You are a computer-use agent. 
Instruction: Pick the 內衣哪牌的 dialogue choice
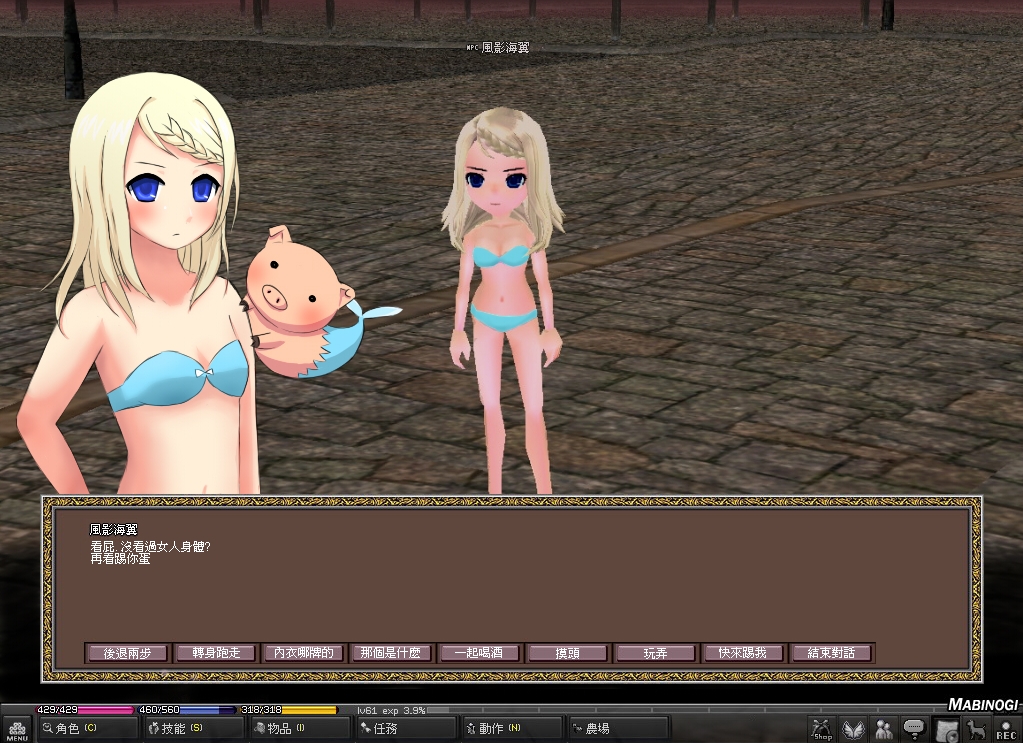(x=303, y=653)
